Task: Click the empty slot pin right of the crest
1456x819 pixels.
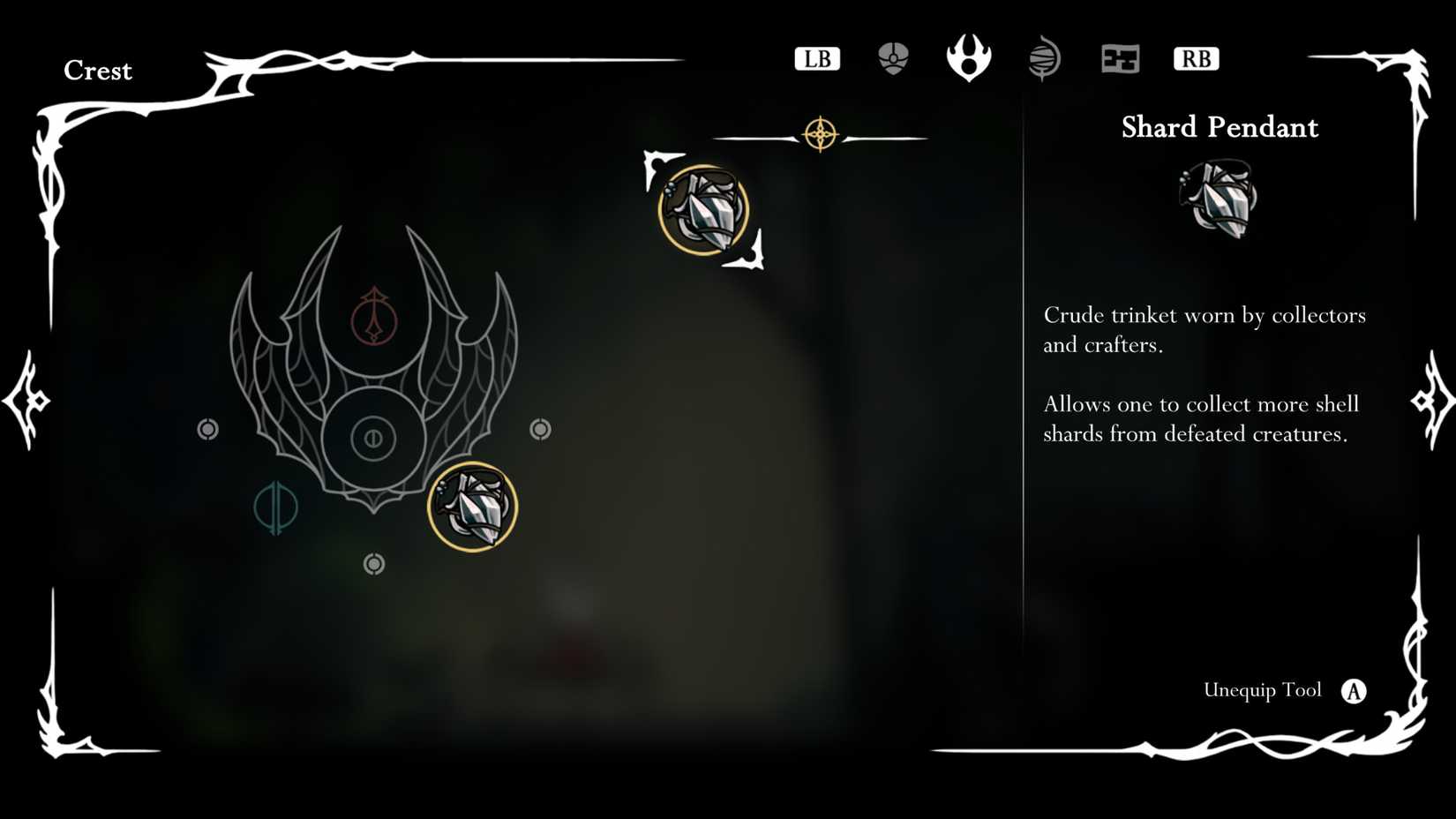Action: (x=539, y=430)
